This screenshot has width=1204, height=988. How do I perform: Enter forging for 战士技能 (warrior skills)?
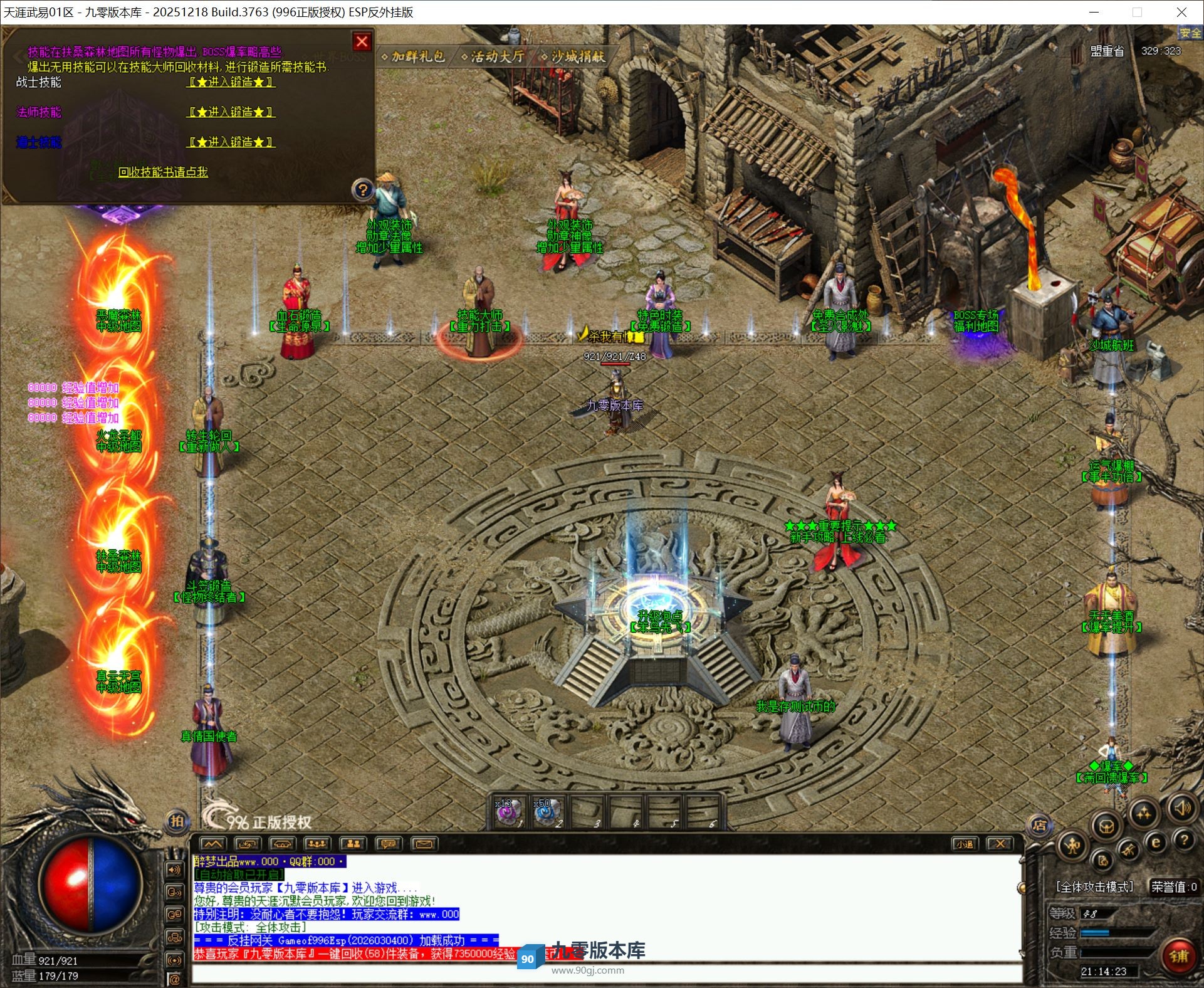231,82
